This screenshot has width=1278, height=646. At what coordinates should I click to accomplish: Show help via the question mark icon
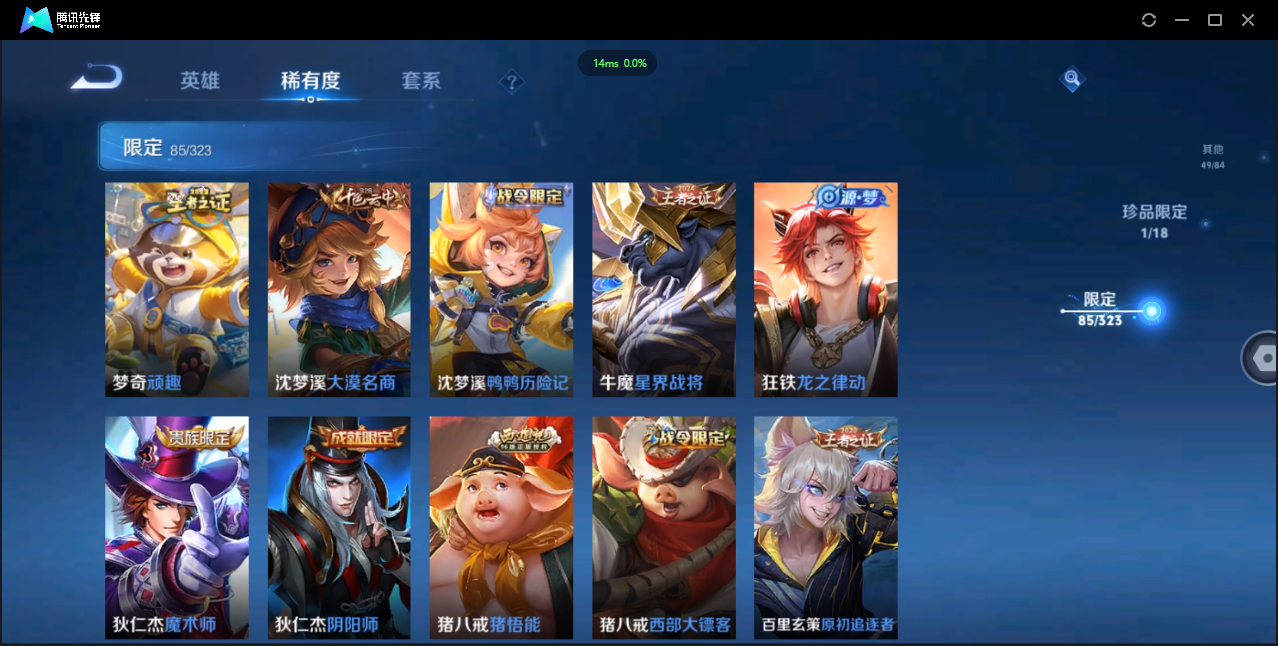tap(512, 82)
